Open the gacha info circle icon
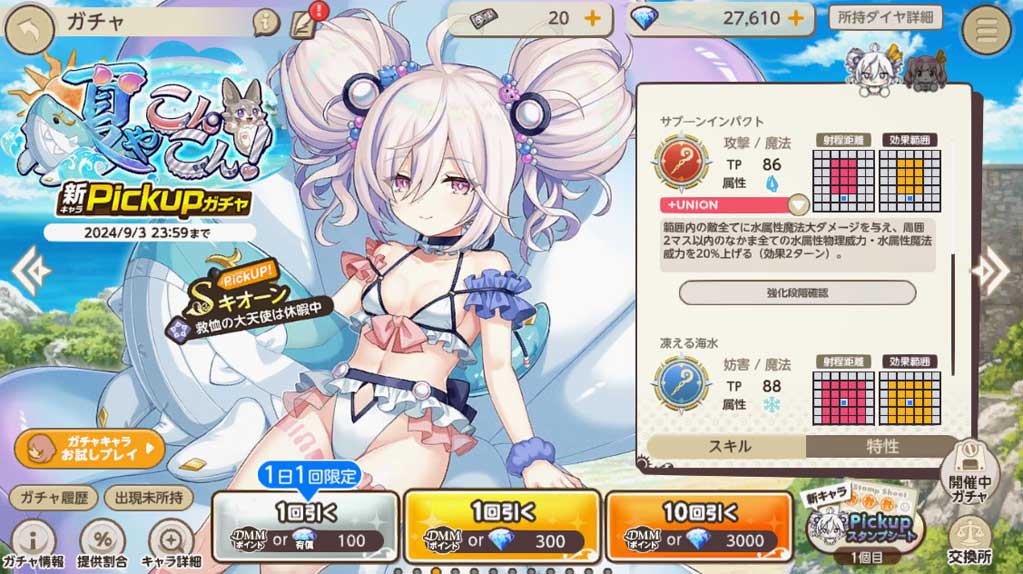This screenshot has width=1023, height=574. (265, 19)
